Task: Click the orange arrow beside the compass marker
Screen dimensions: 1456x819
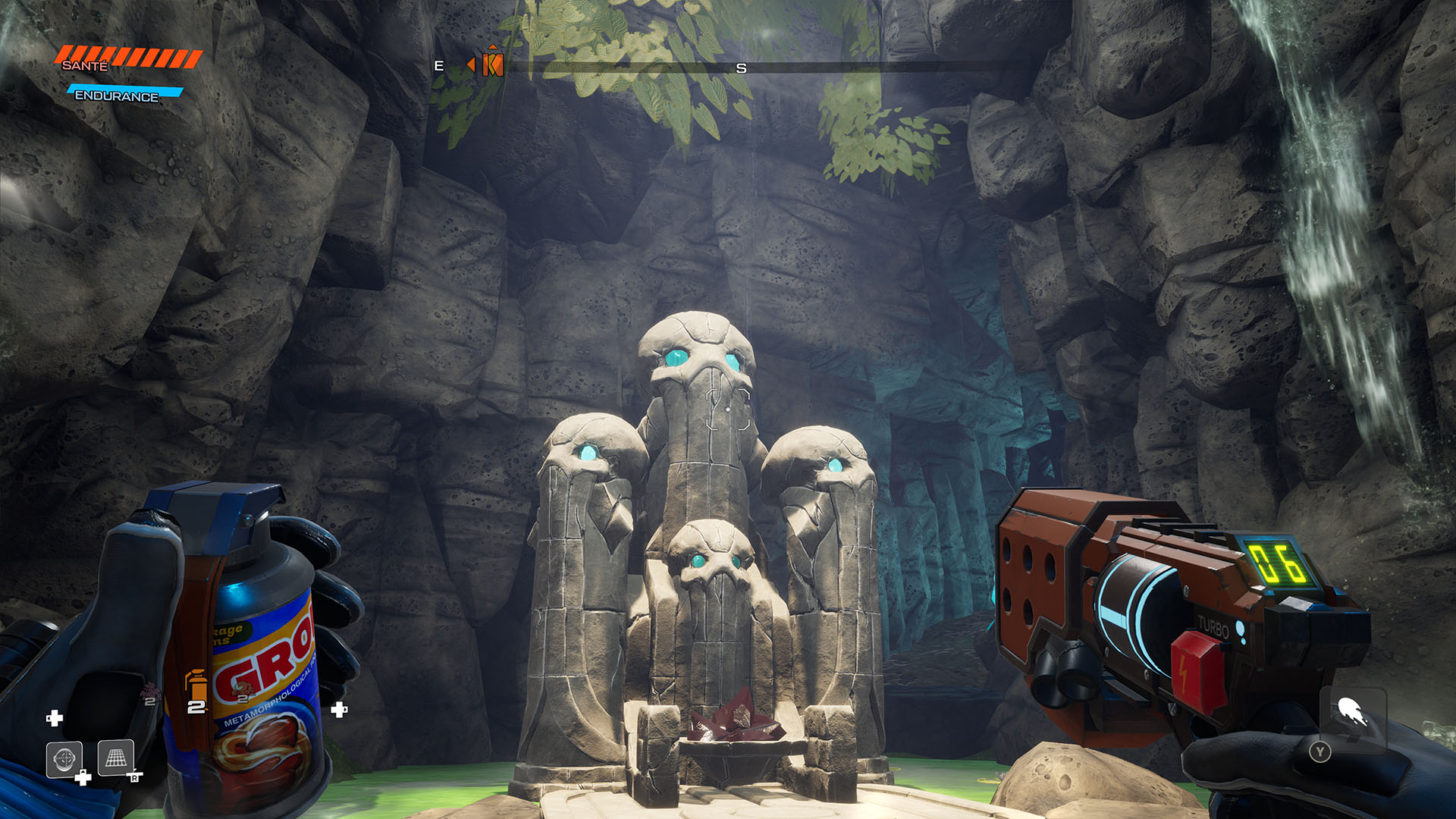Action: 472,64
